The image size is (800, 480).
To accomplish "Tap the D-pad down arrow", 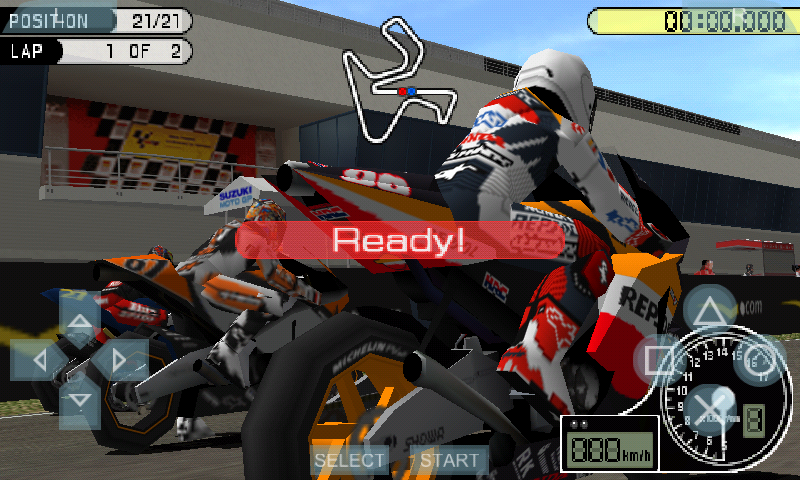I will [x=80, y=400].
